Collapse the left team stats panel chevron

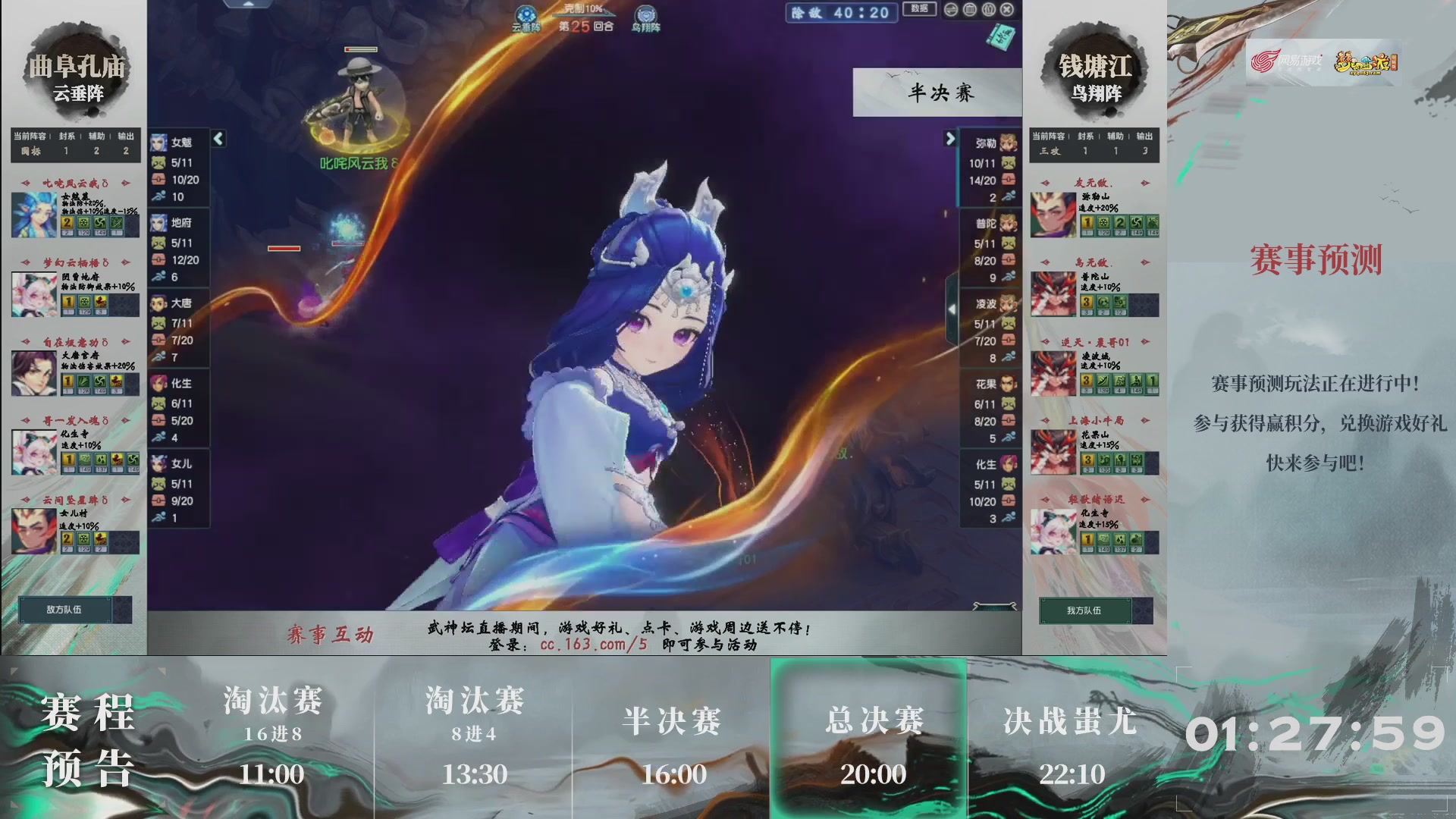217,139
